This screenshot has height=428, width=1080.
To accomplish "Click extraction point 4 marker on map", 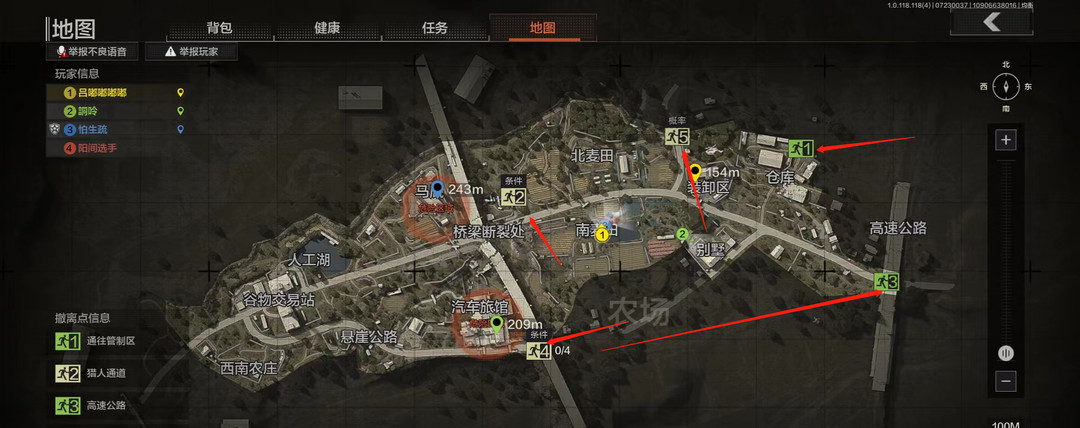I will click(539, 350).
